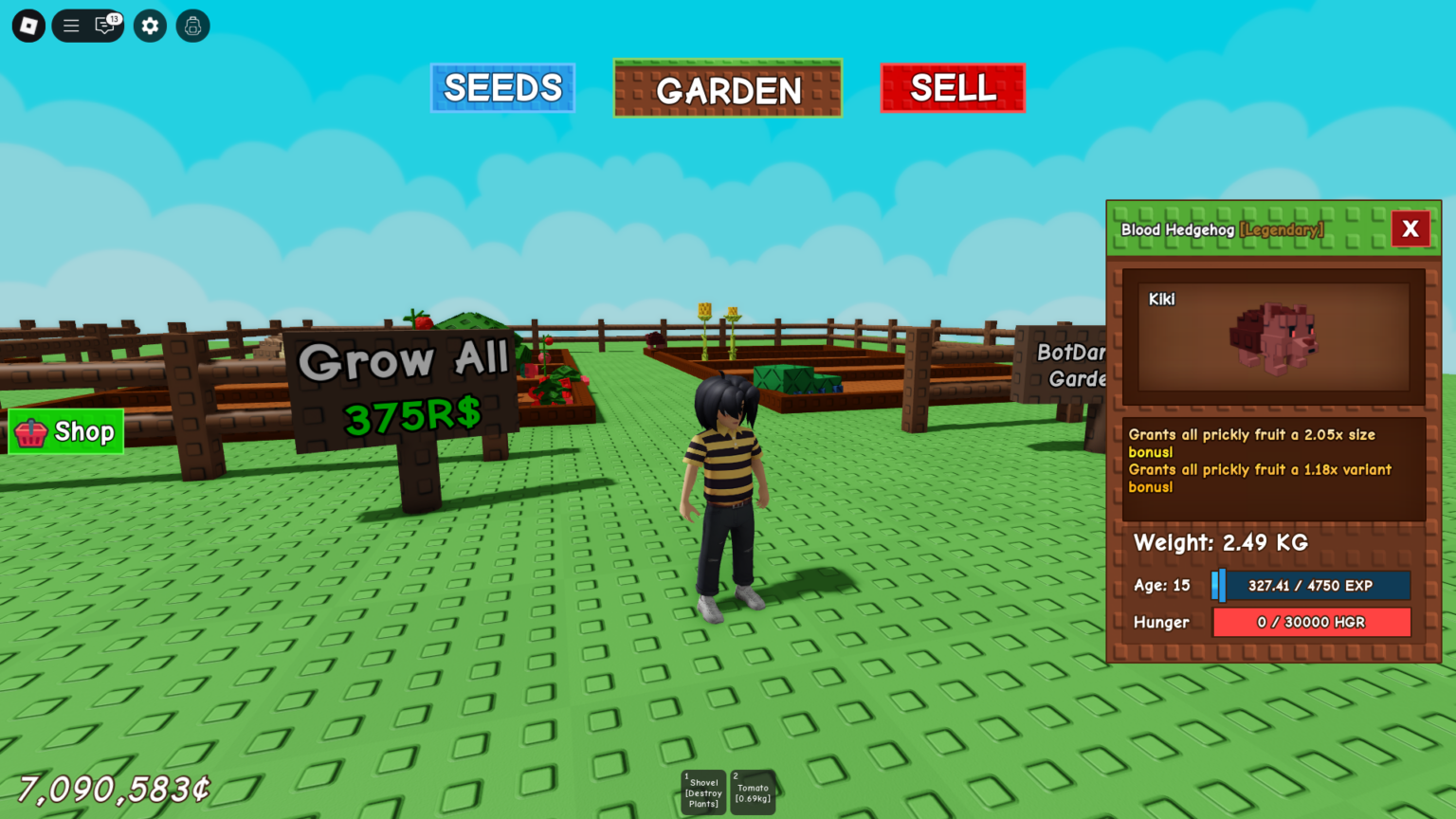Click the prickly fruit bonus description text
This screenshot has width=1456, height=819.
coord(1261,460)
